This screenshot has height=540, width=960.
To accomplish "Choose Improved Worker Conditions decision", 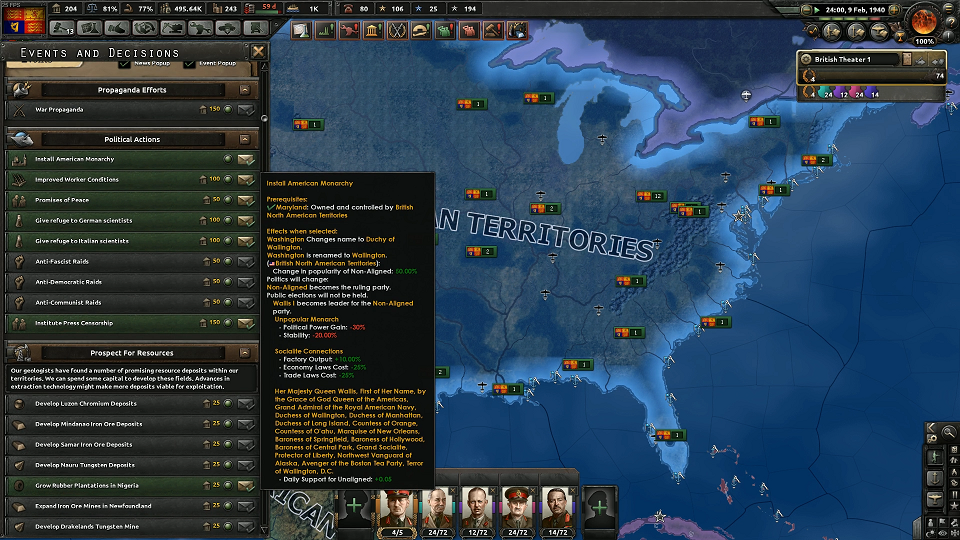I will coord(245,180).
